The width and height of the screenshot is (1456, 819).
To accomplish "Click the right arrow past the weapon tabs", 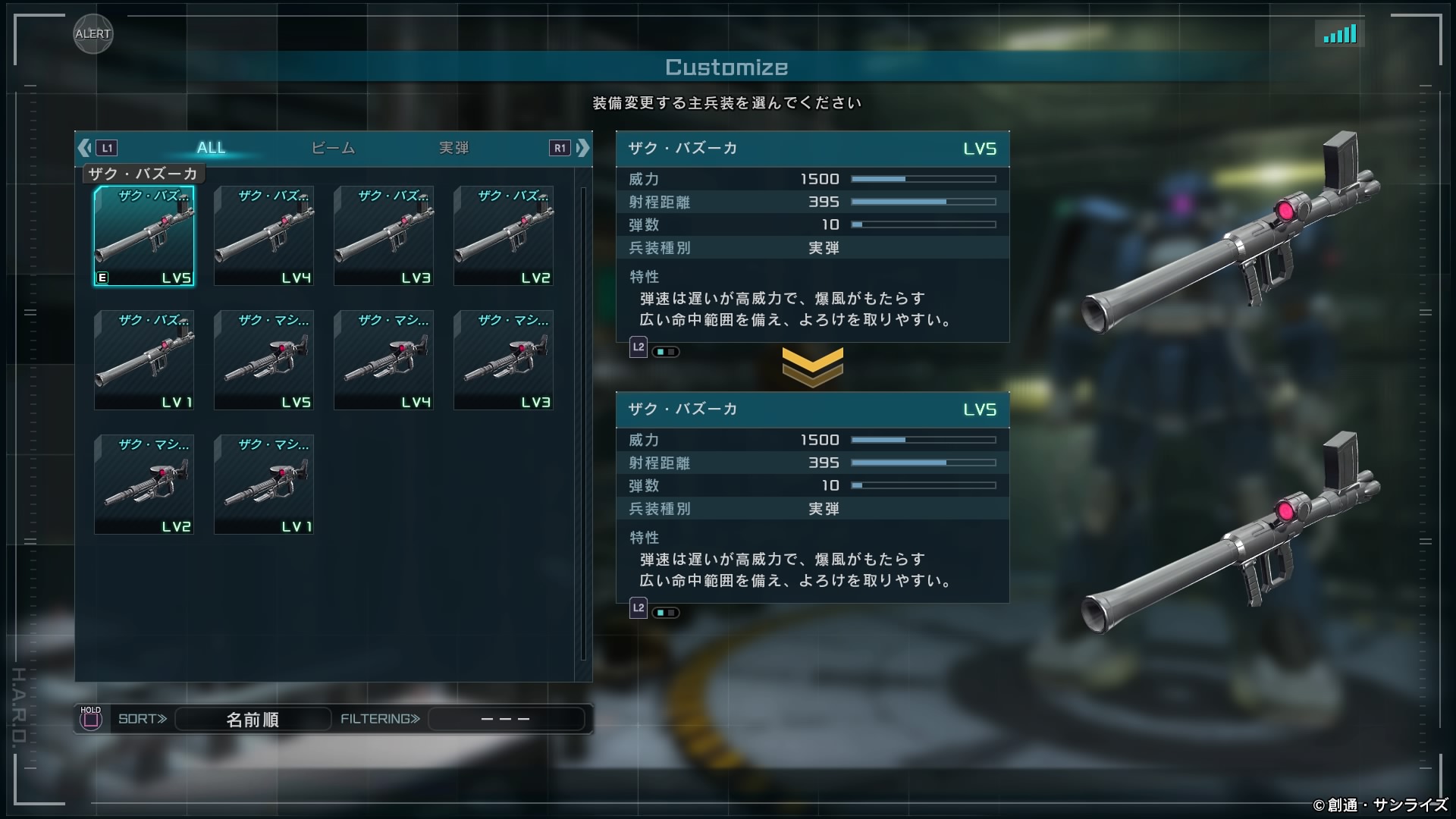I will (582, 148).
